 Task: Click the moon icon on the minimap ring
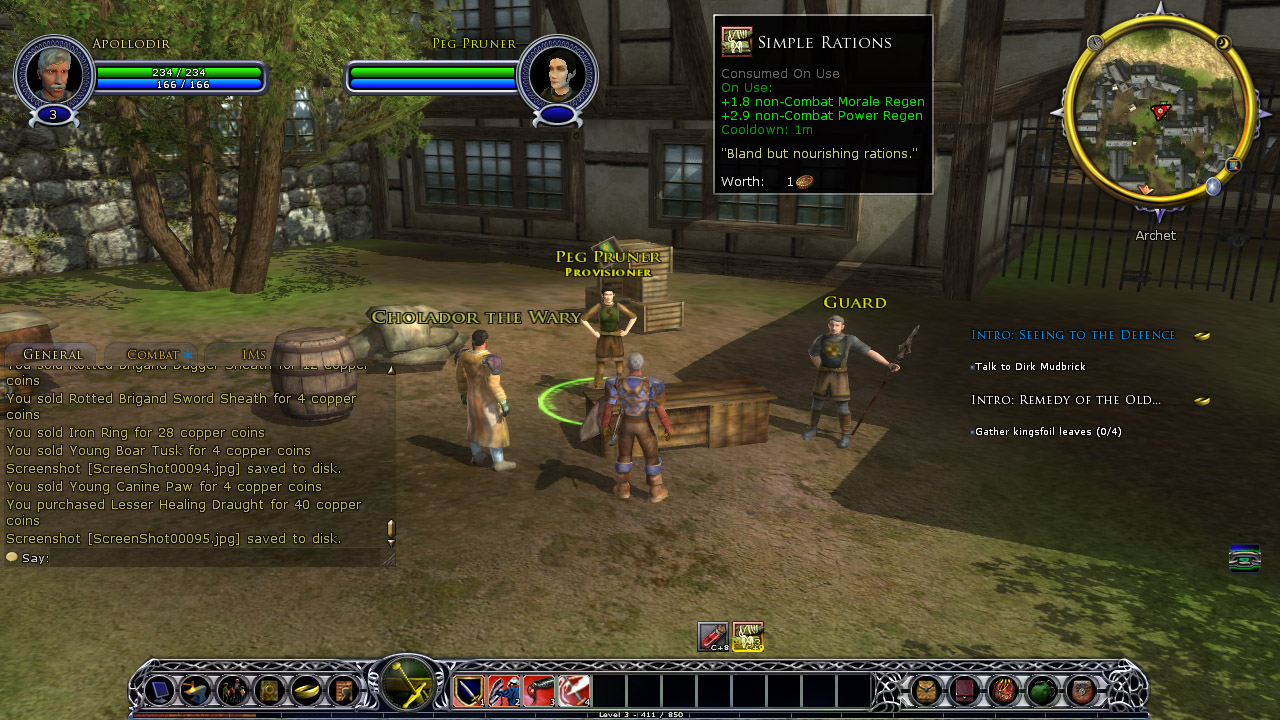click(x=1222, y=43)
